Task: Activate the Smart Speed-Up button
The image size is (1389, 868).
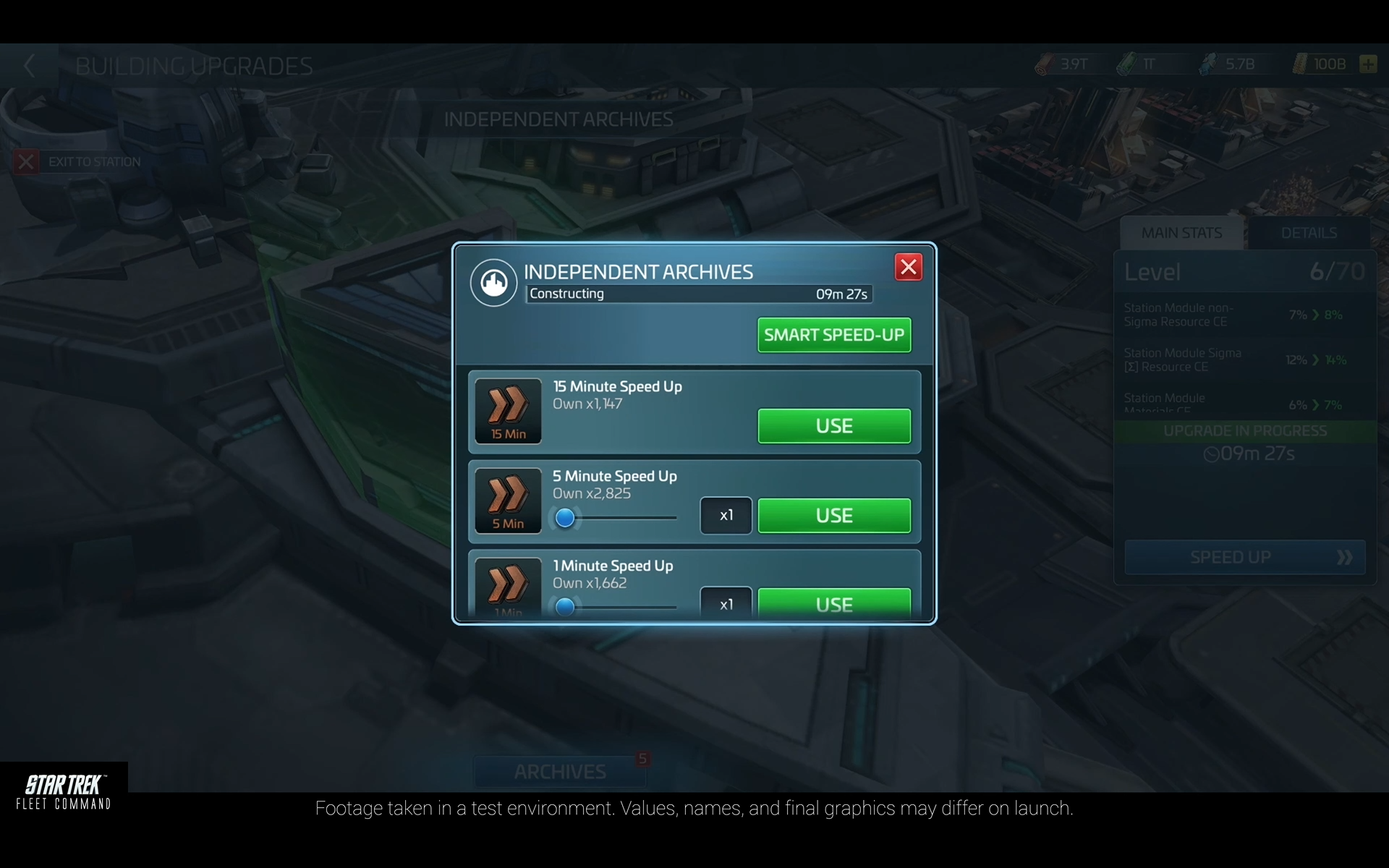Action: coord(833,335)
